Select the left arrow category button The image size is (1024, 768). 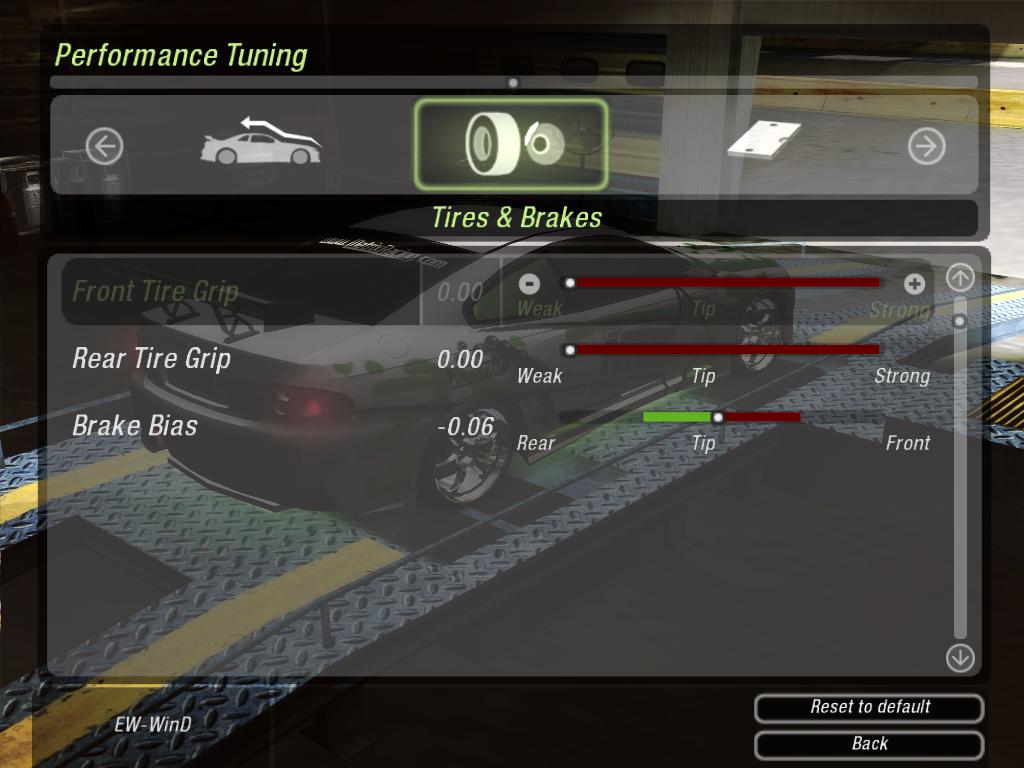coord(104,147)
